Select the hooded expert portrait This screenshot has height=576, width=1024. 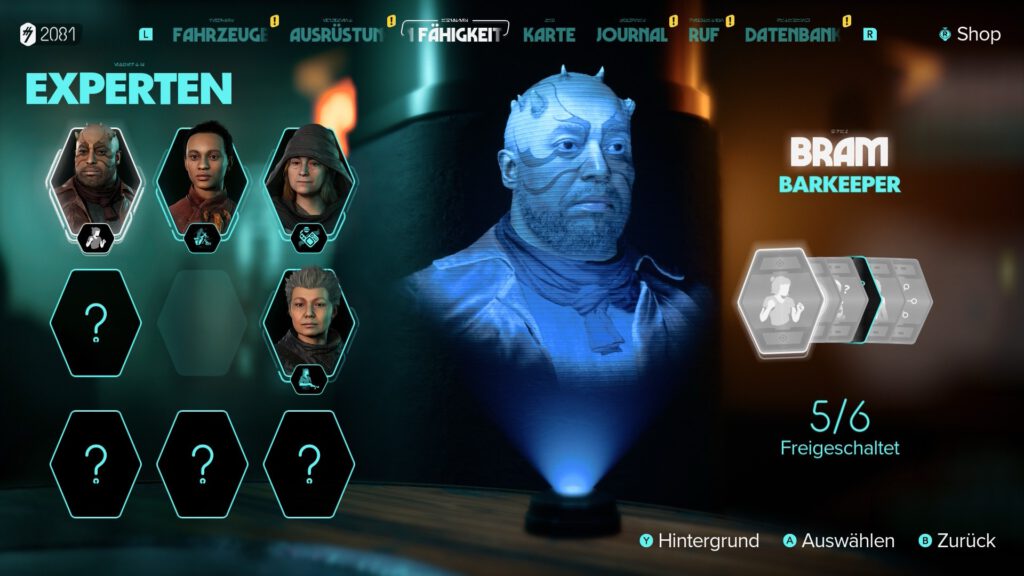[x=309, y=178]
